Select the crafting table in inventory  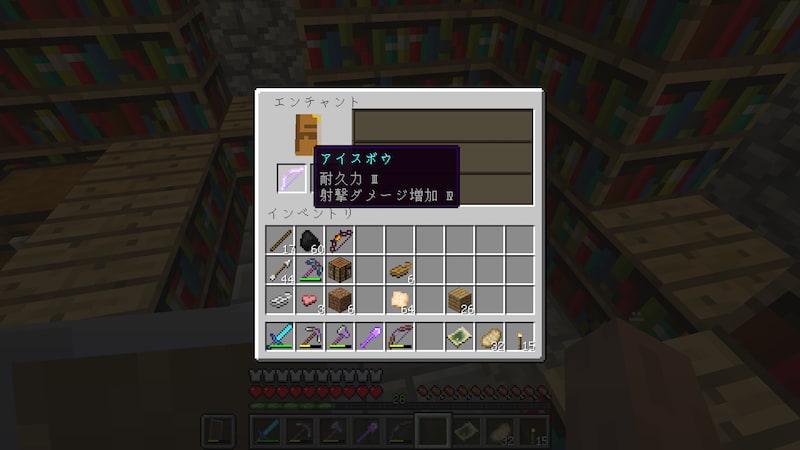tap(340, 269)
